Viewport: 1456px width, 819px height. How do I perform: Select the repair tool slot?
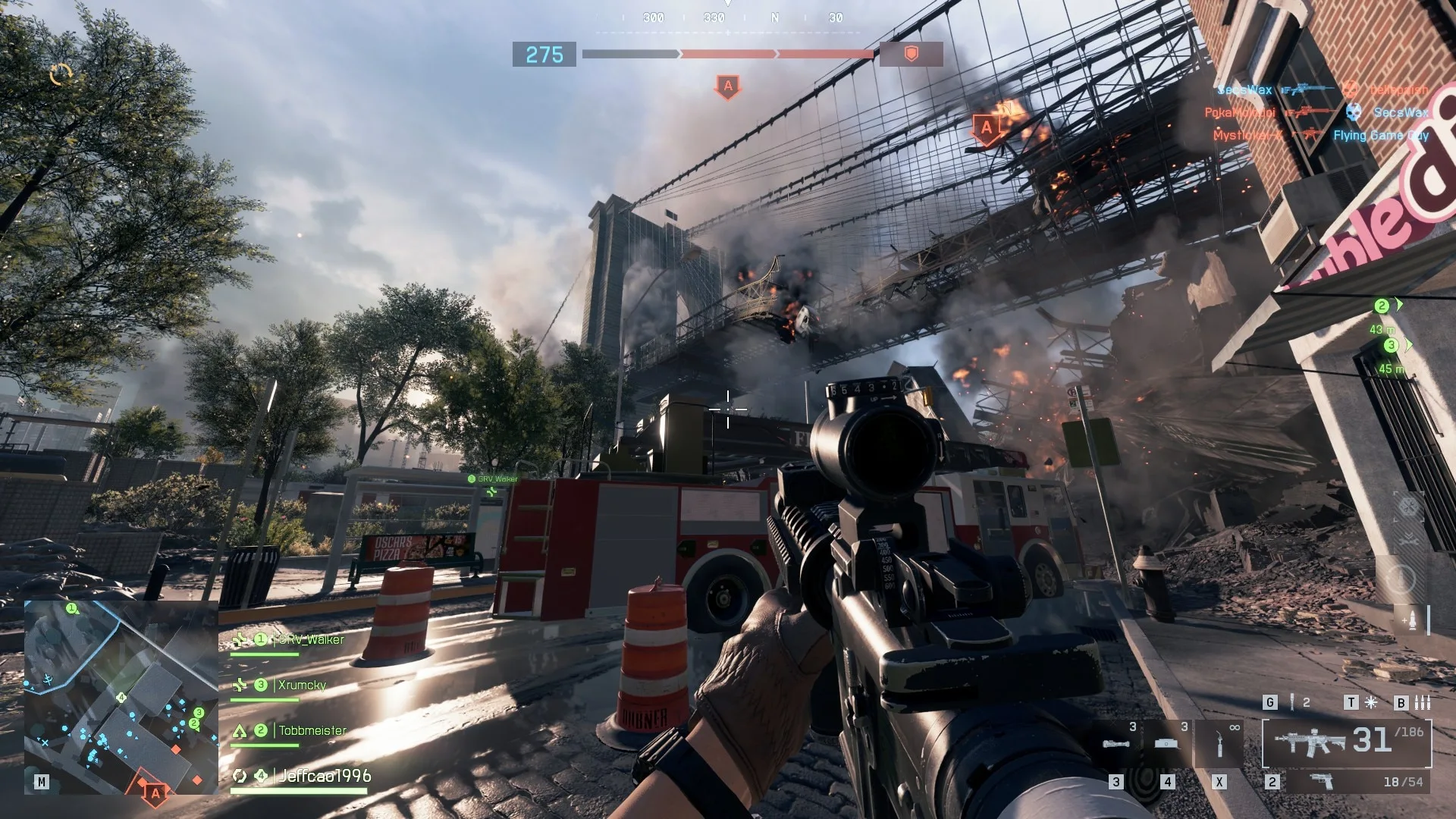pos(1219,744)
